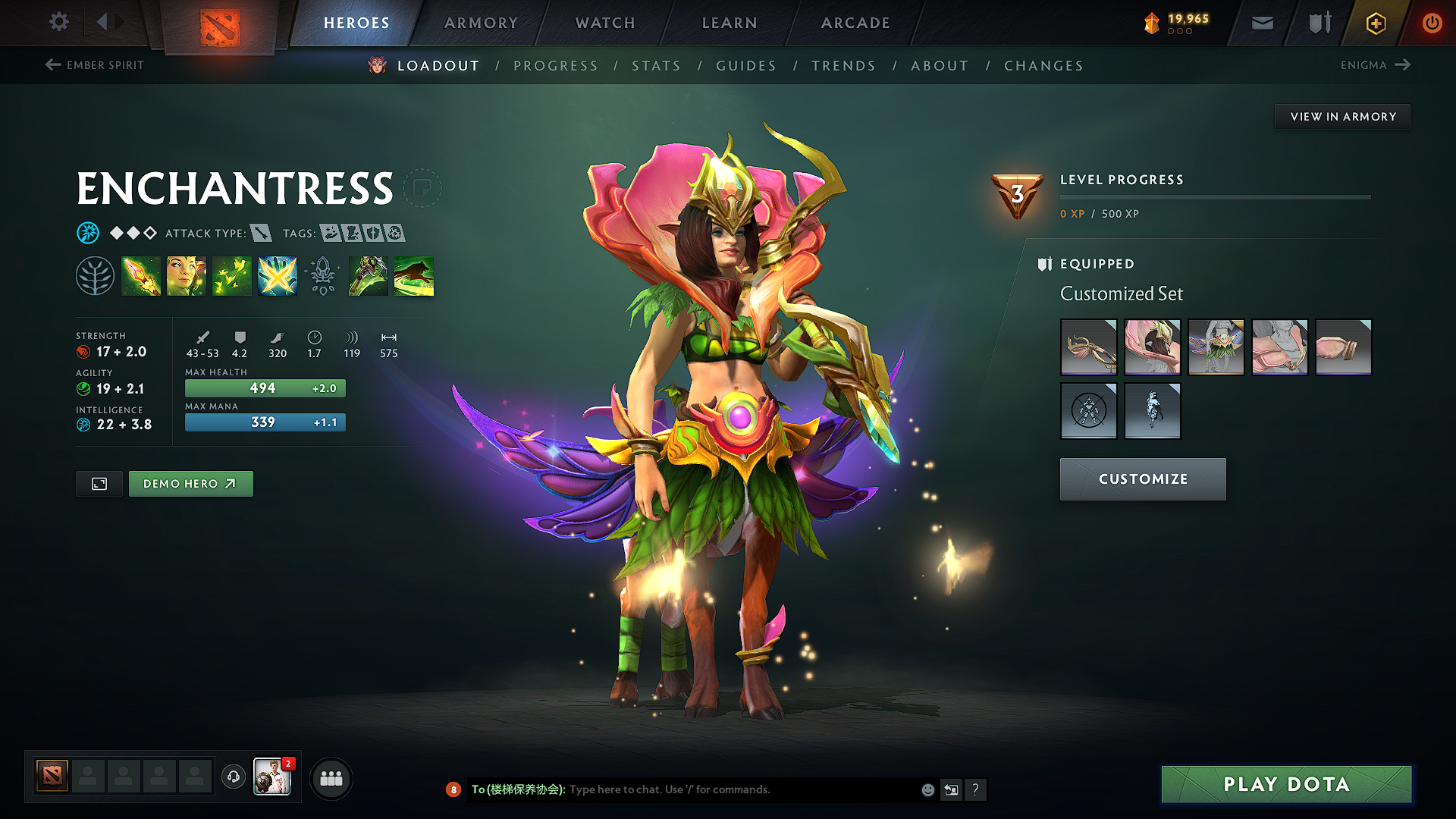Toggle the fullscreen hero view button
1456x819 pixels.
coord(99,484)
